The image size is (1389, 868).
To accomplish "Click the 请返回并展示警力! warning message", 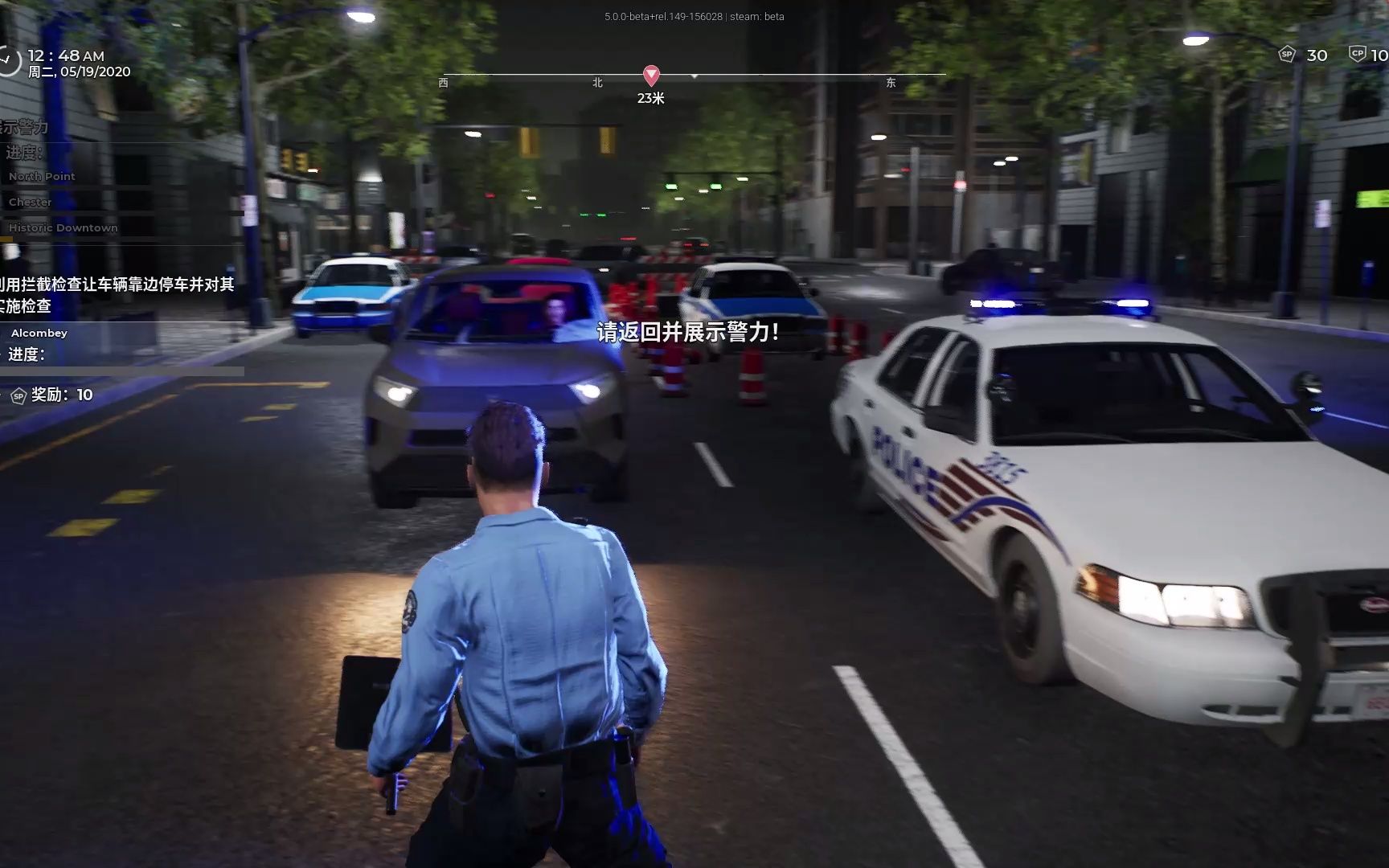I will coord(687,332).
